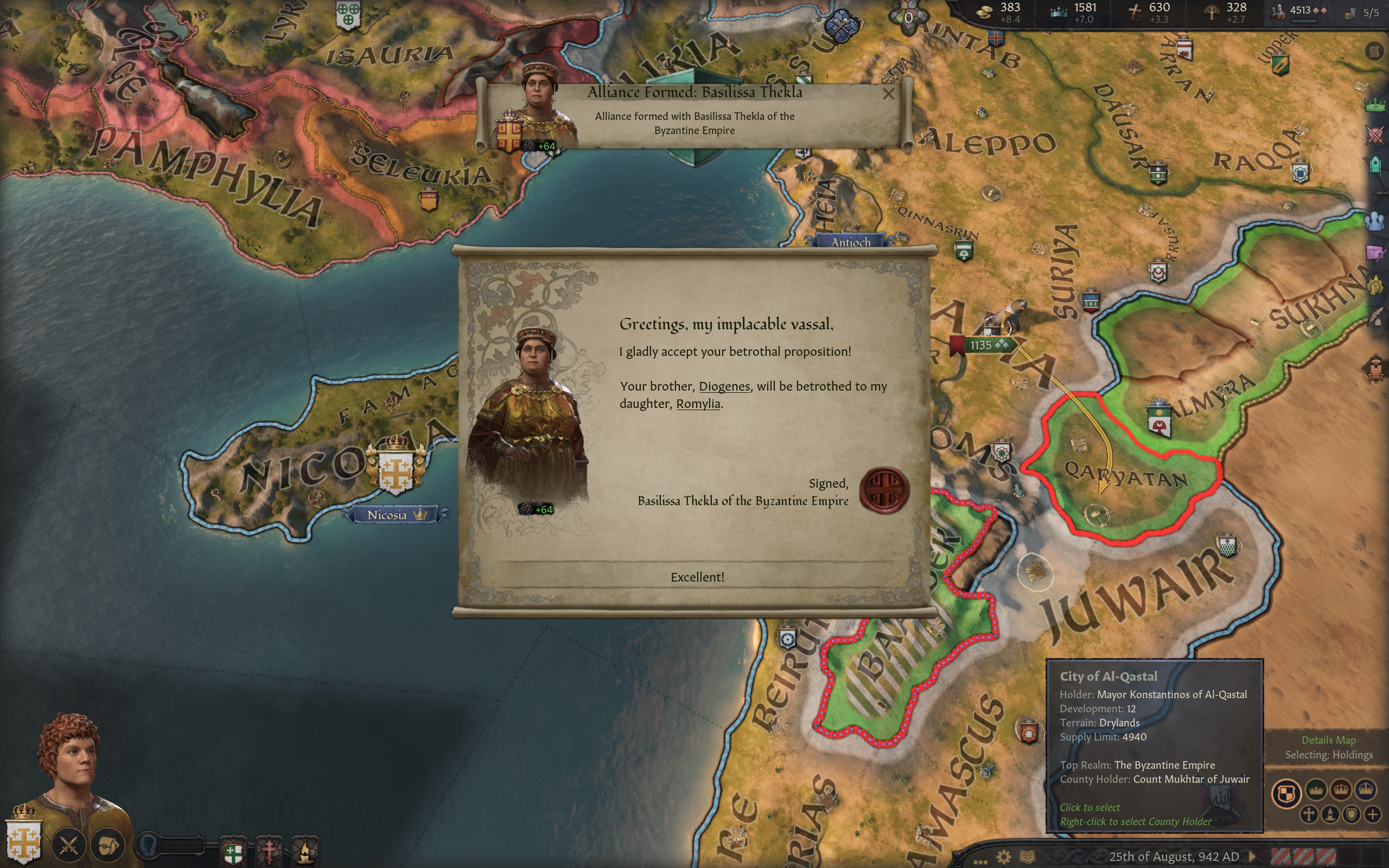Screen dimensions: 1389x868
Task: Expand more map modes with plus button
Action: [1372, 814]
